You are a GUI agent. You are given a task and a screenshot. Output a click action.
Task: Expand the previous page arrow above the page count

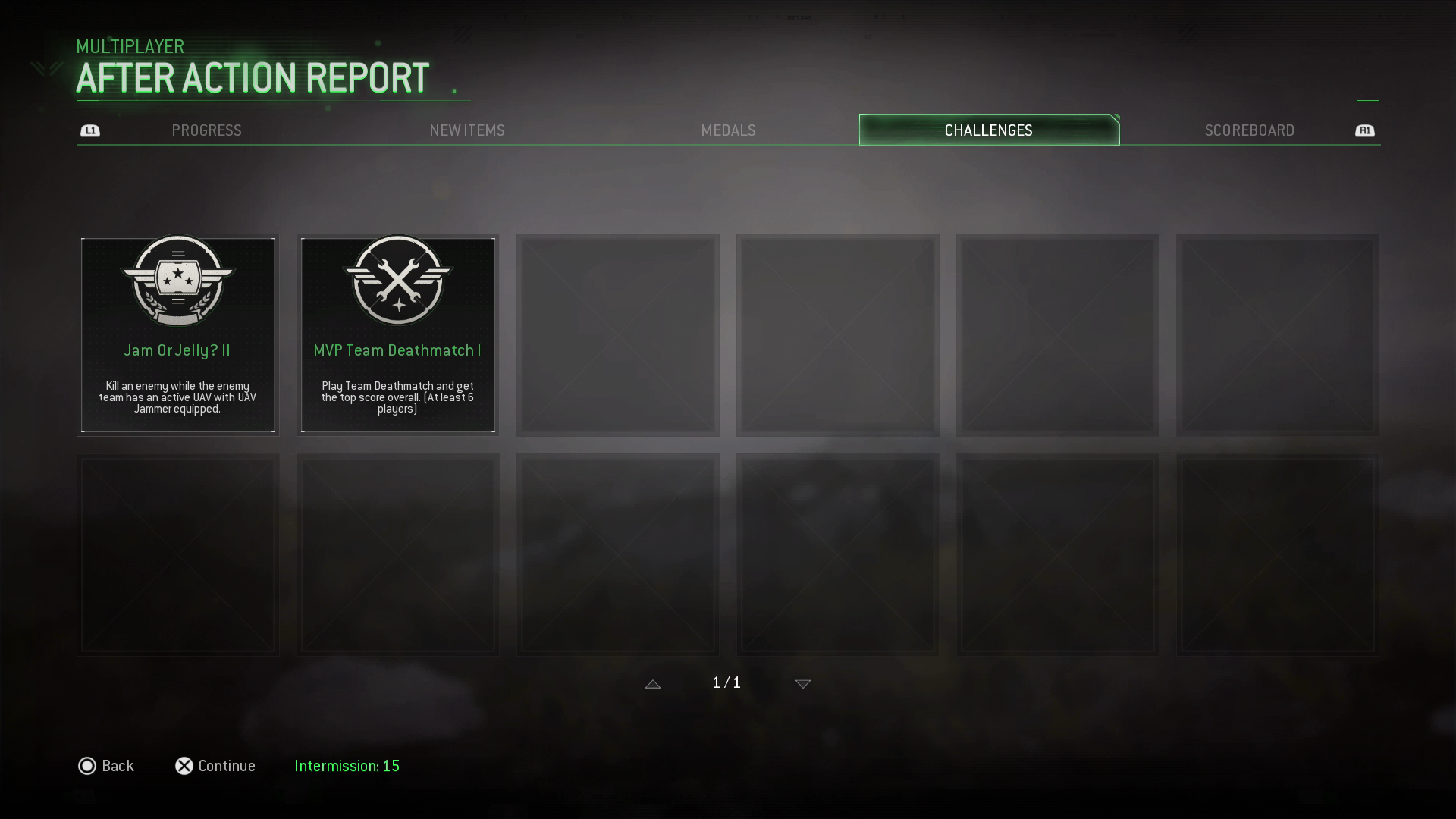click(653, 683)
